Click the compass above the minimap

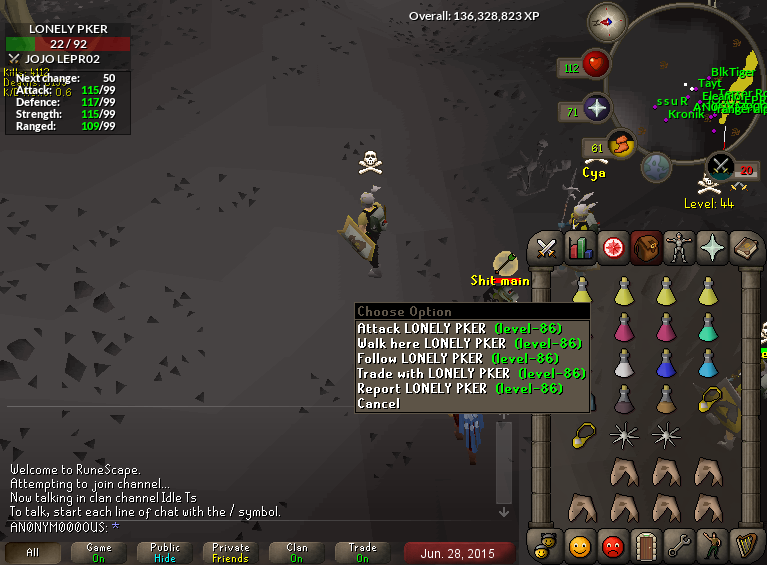click(606, 19)
